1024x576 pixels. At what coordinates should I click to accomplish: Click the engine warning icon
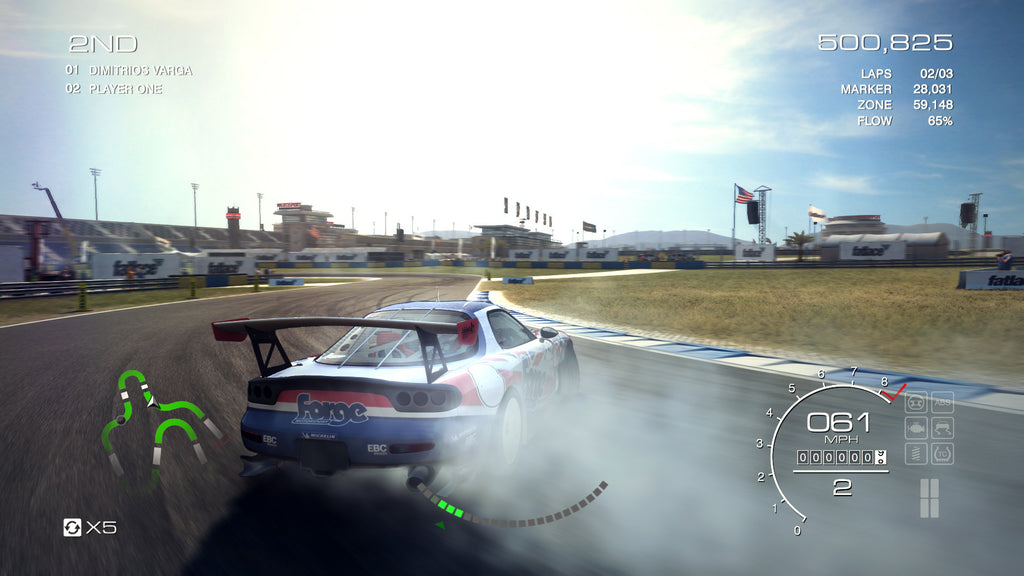point(916,428)
